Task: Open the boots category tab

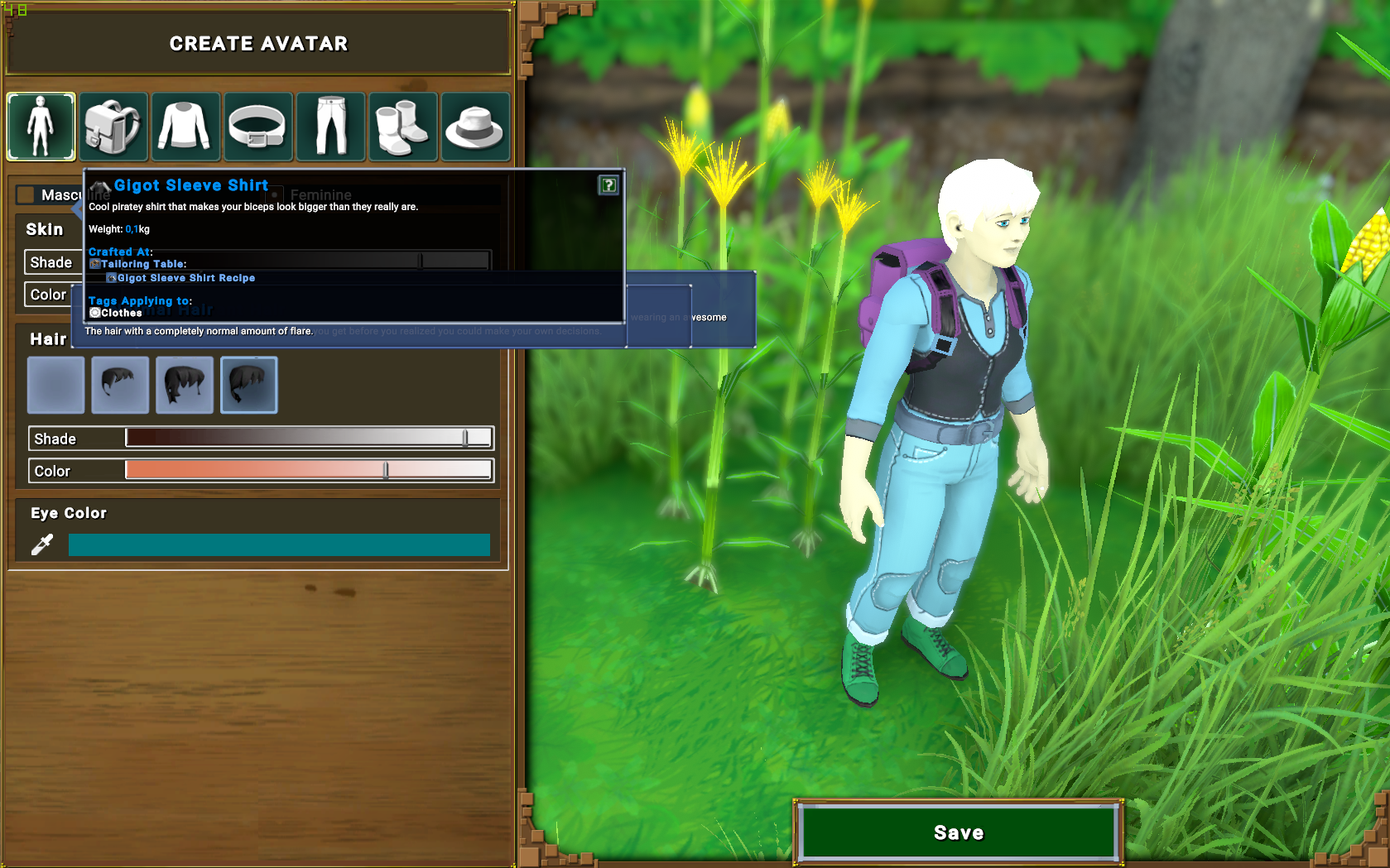Action: (x=402, y=127)
